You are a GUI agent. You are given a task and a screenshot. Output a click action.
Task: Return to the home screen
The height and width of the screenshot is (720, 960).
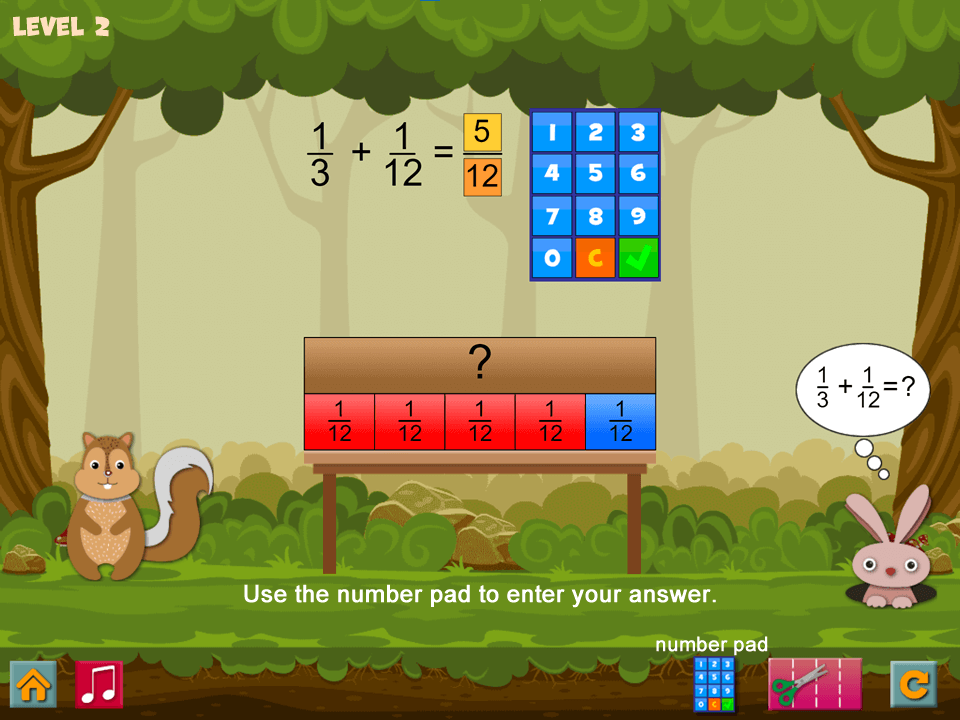[x=33, y=684]
